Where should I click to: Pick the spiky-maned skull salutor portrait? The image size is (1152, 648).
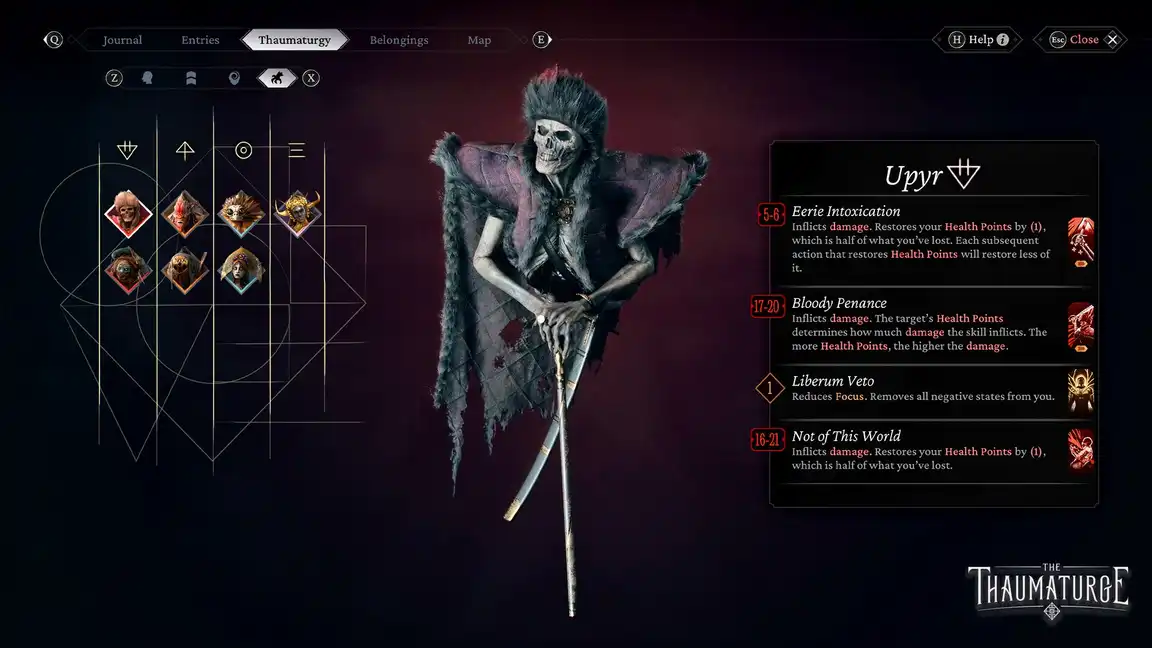tap(241, 213)
